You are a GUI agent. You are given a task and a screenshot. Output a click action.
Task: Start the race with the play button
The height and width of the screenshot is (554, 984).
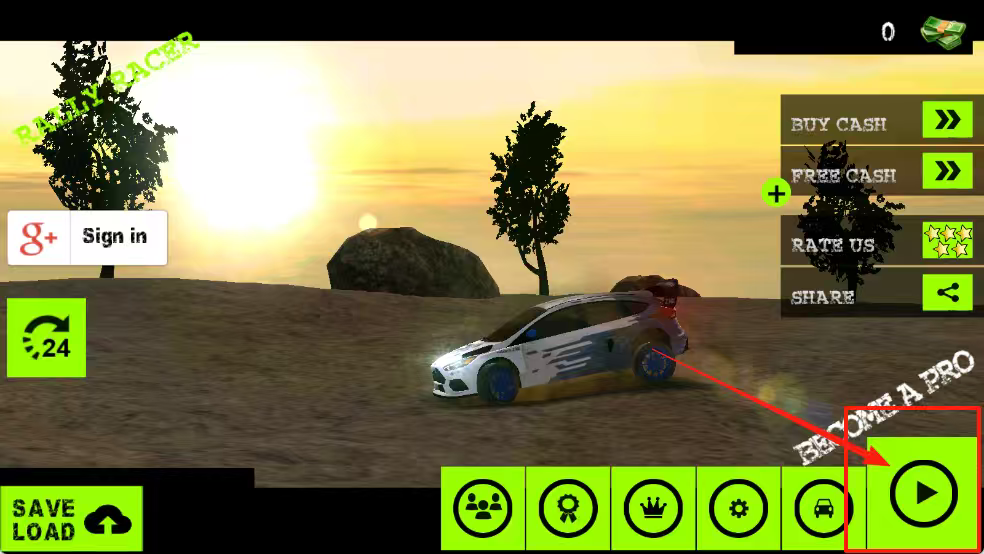[x=923, y=493]
